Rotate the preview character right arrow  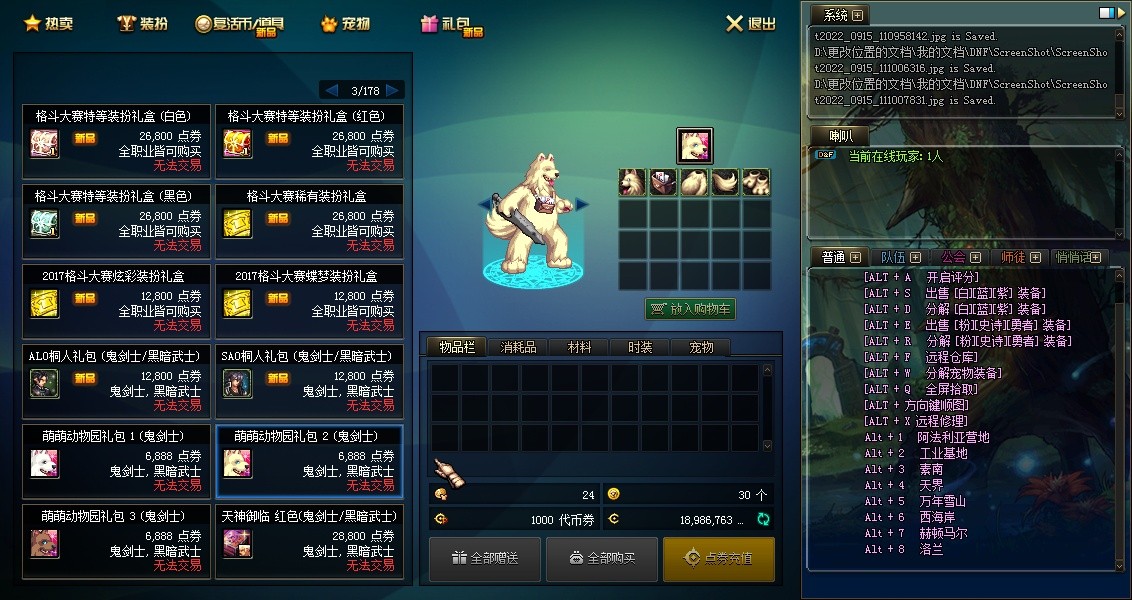click(x=582, y=204)
